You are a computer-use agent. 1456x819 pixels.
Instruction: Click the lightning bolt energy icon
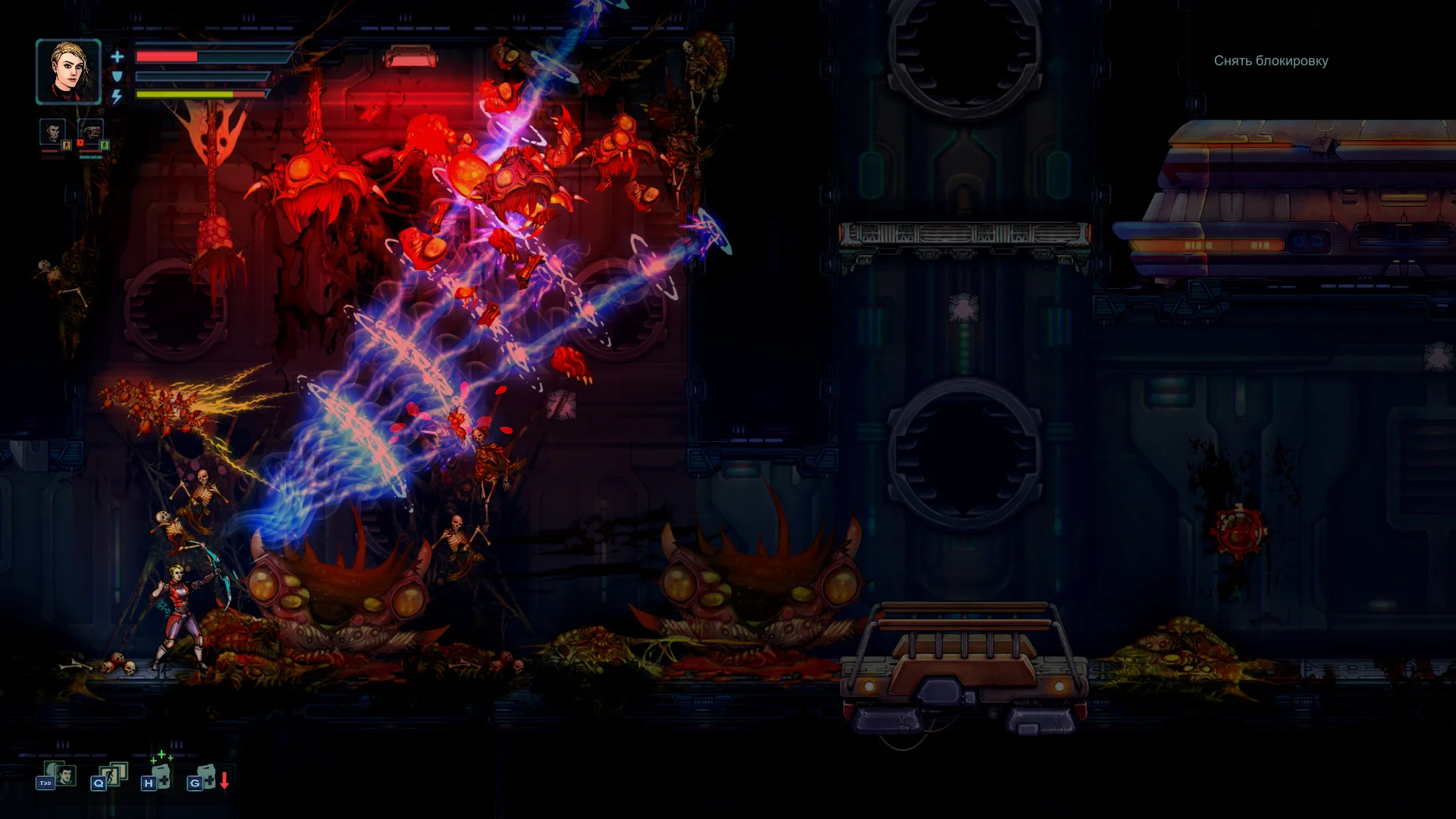pyautogui.click(x=116, y=95)
